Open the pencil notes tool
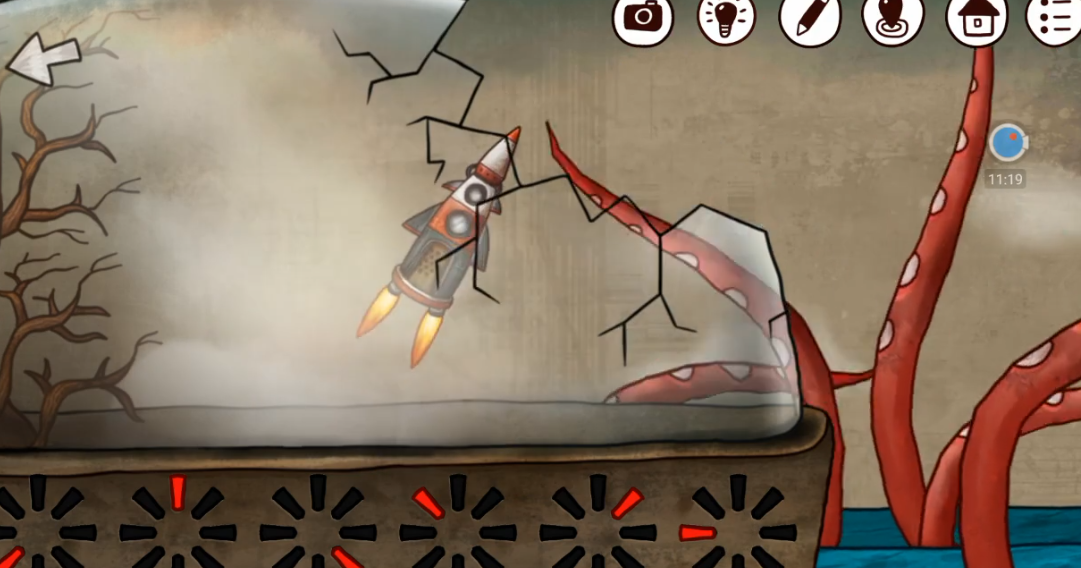 [809, 17]
